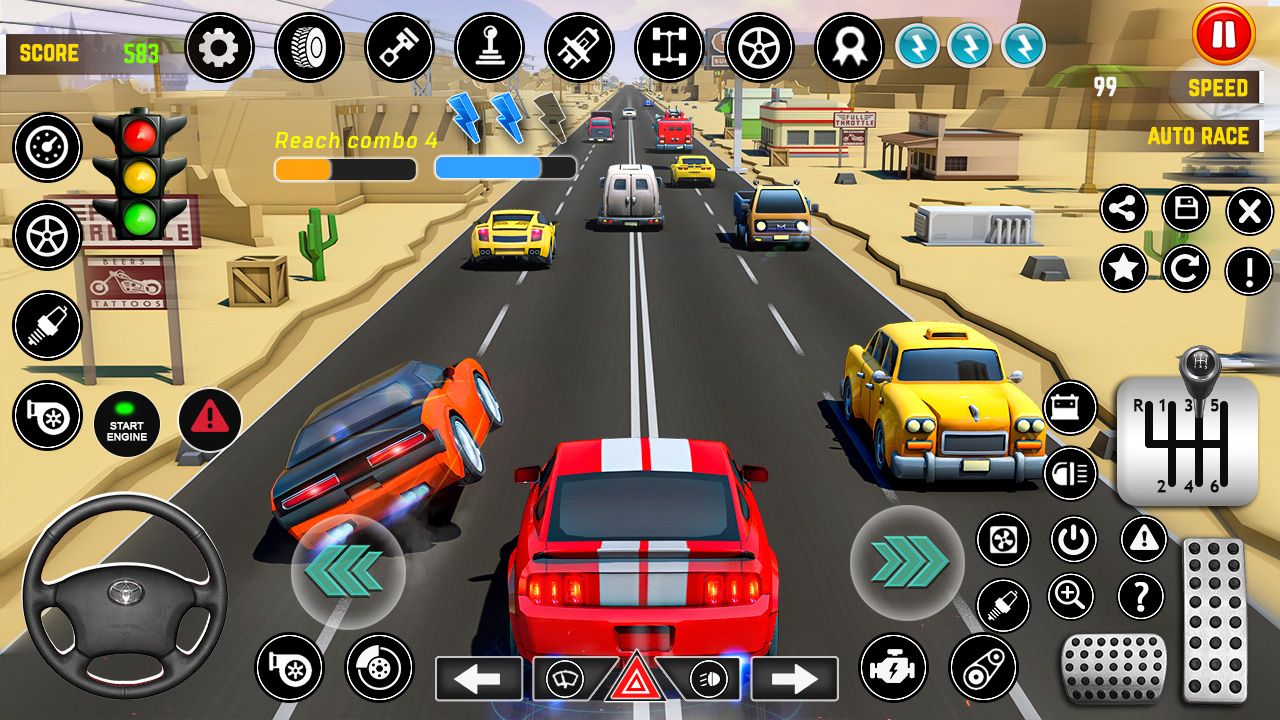Image resolution: width=1280 pixels, height=720 pixels.
Task: Click the share icon
Action: [x=1124, y=210]
